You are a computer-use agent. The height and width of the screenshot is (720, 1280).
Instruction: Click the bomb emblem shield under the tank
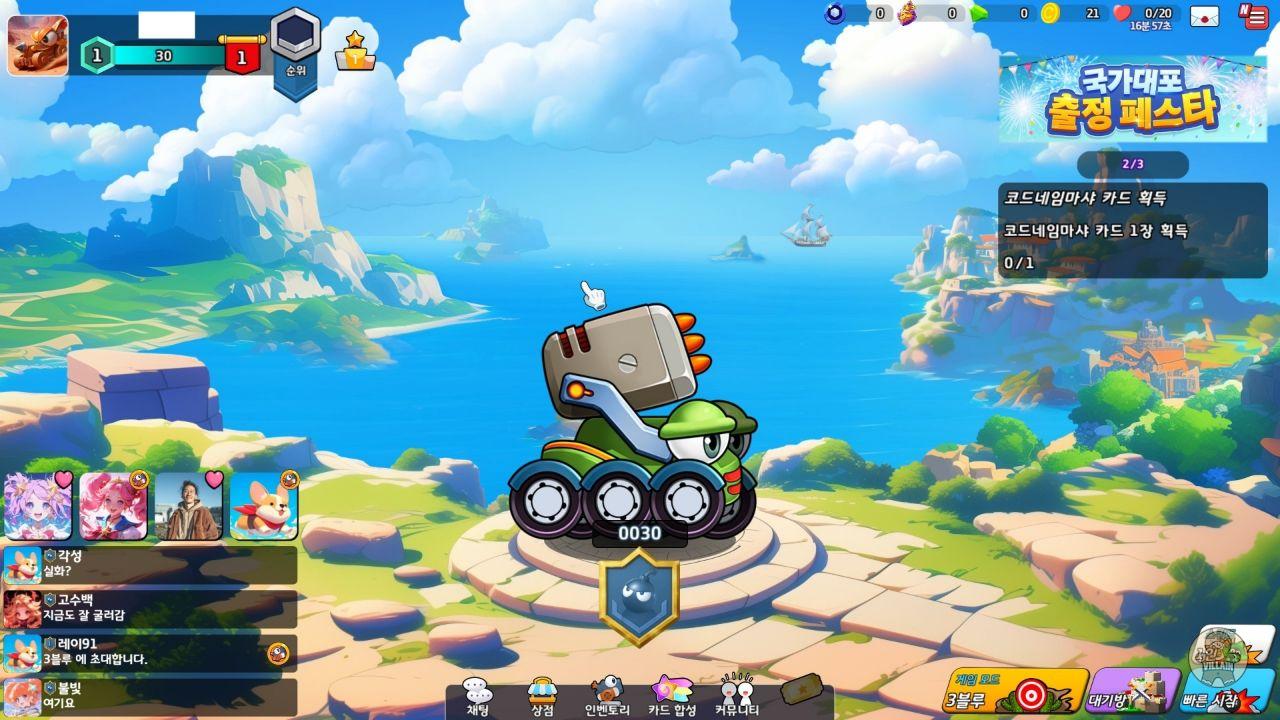(639, 596)
